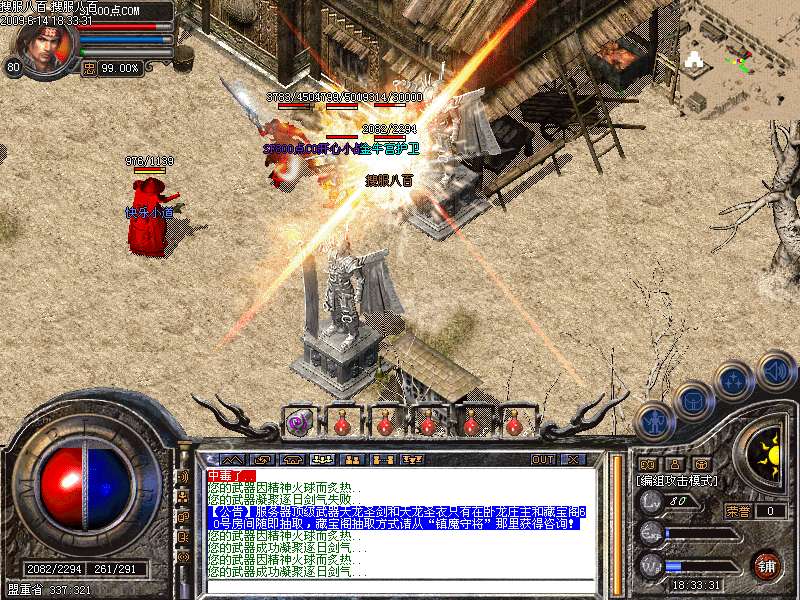Image resolution: width=800 pixels, height=600 pixels.
Task: Open the round speaker sound button
Action: tap(776, 371)
